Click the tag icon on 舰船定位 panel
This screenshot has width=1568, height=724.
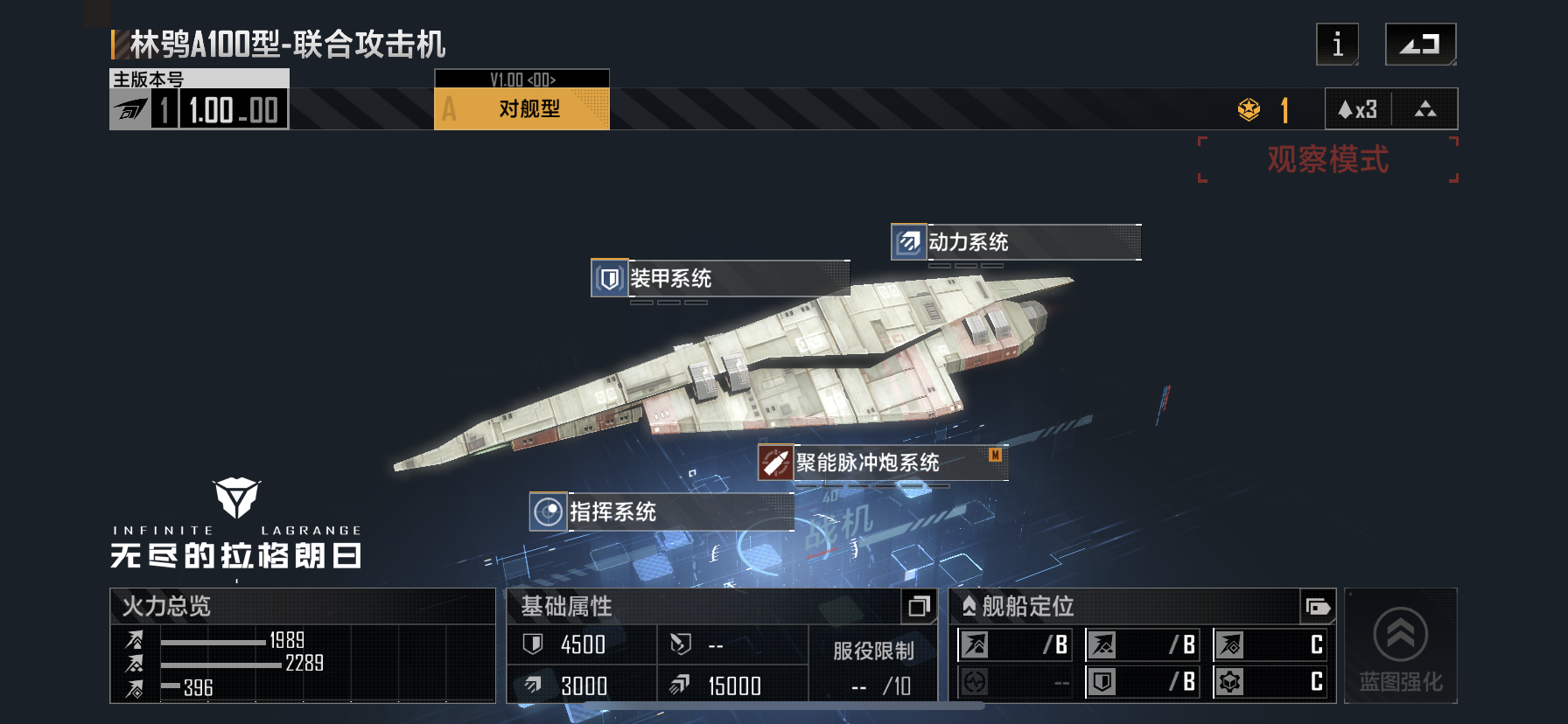tap(1316, 606)
